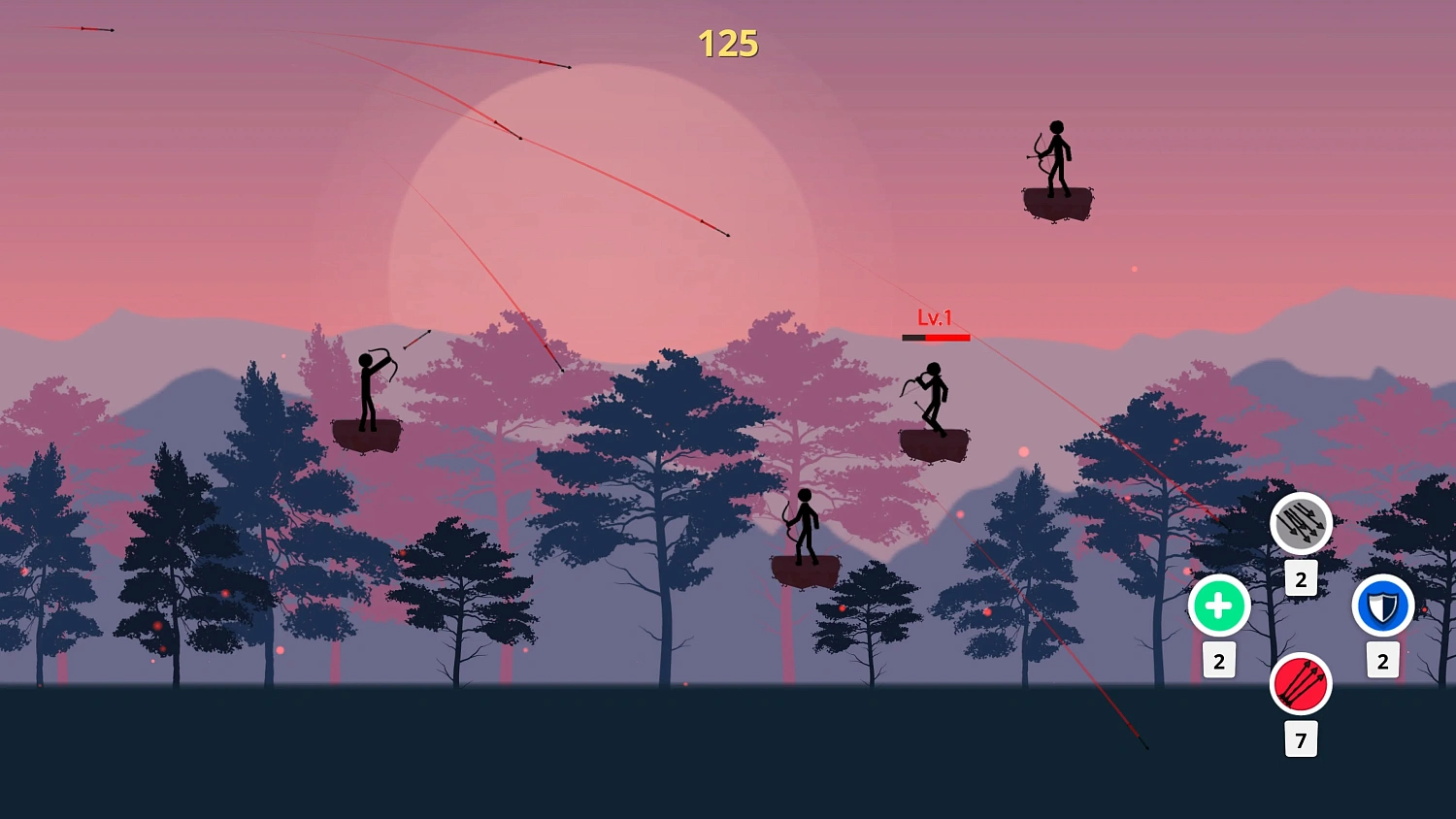Screen dimensions: 1456x819
Task: Click the floating platform under the top-right enemy
Action: 1057,204
